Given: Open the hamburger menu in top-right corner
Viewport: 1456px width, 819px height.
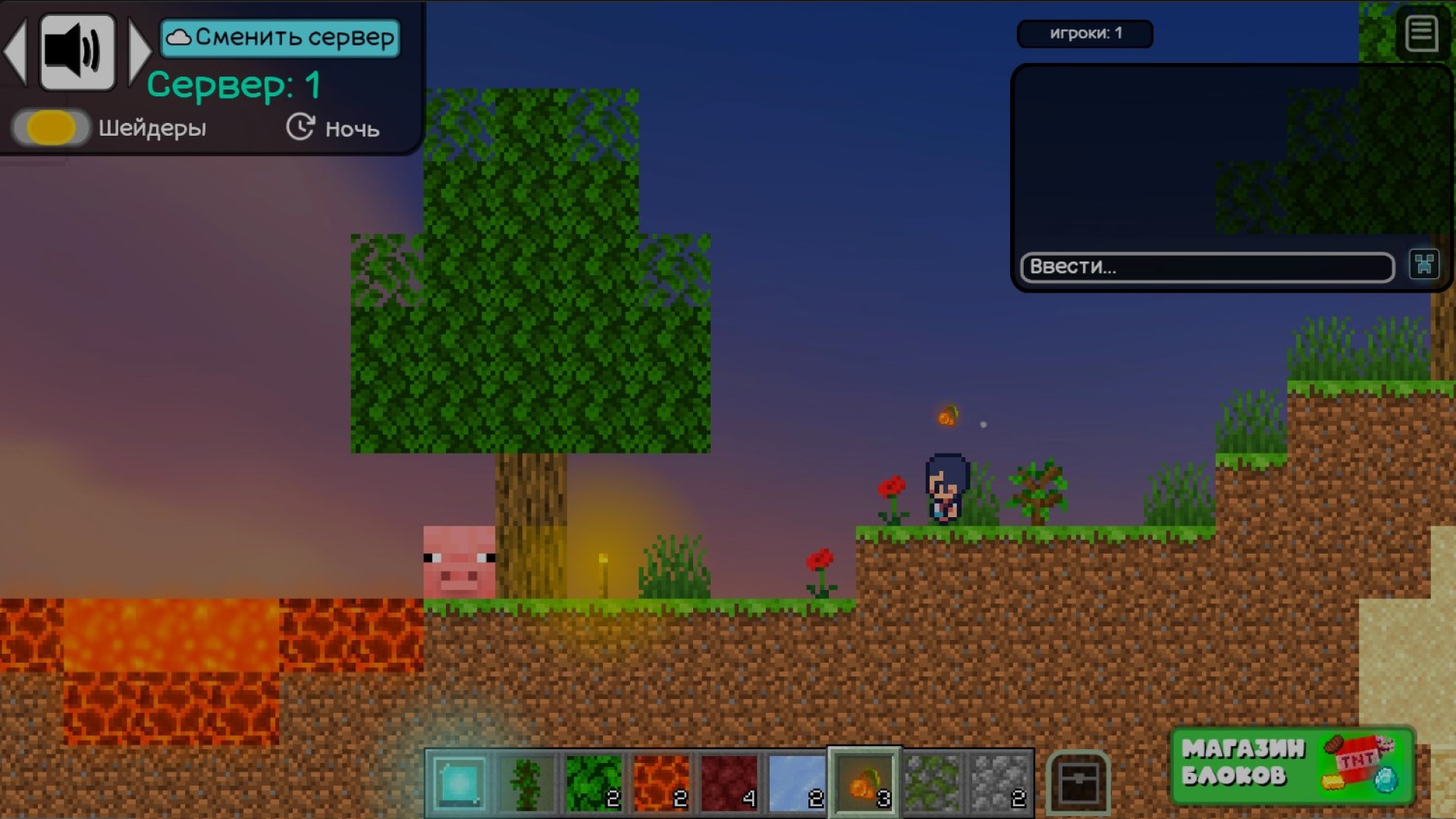Looking at the screenshot, I should click(1423, 33).
